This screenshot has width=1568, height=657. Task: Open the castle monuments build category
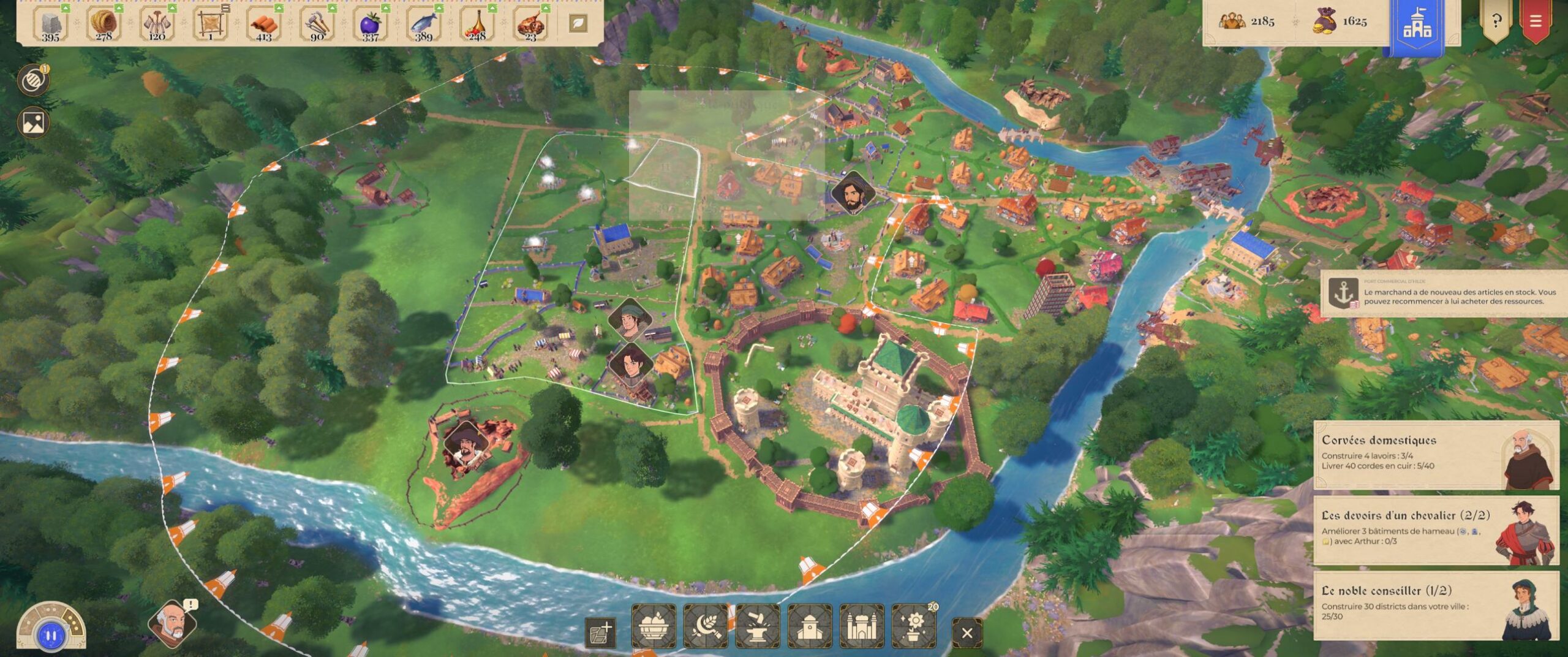tap(862, 626)
